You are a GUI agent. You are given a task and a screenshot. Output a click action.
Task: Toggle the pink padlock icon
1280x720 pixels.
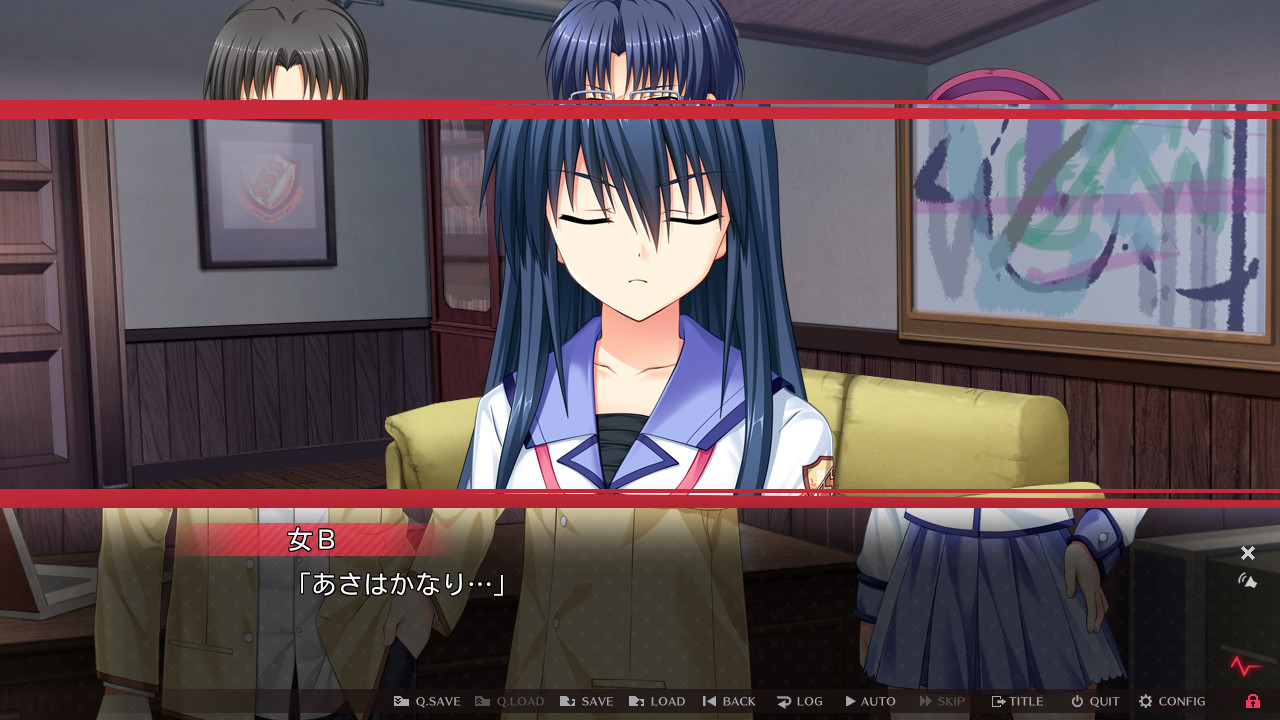(1252, 701)
